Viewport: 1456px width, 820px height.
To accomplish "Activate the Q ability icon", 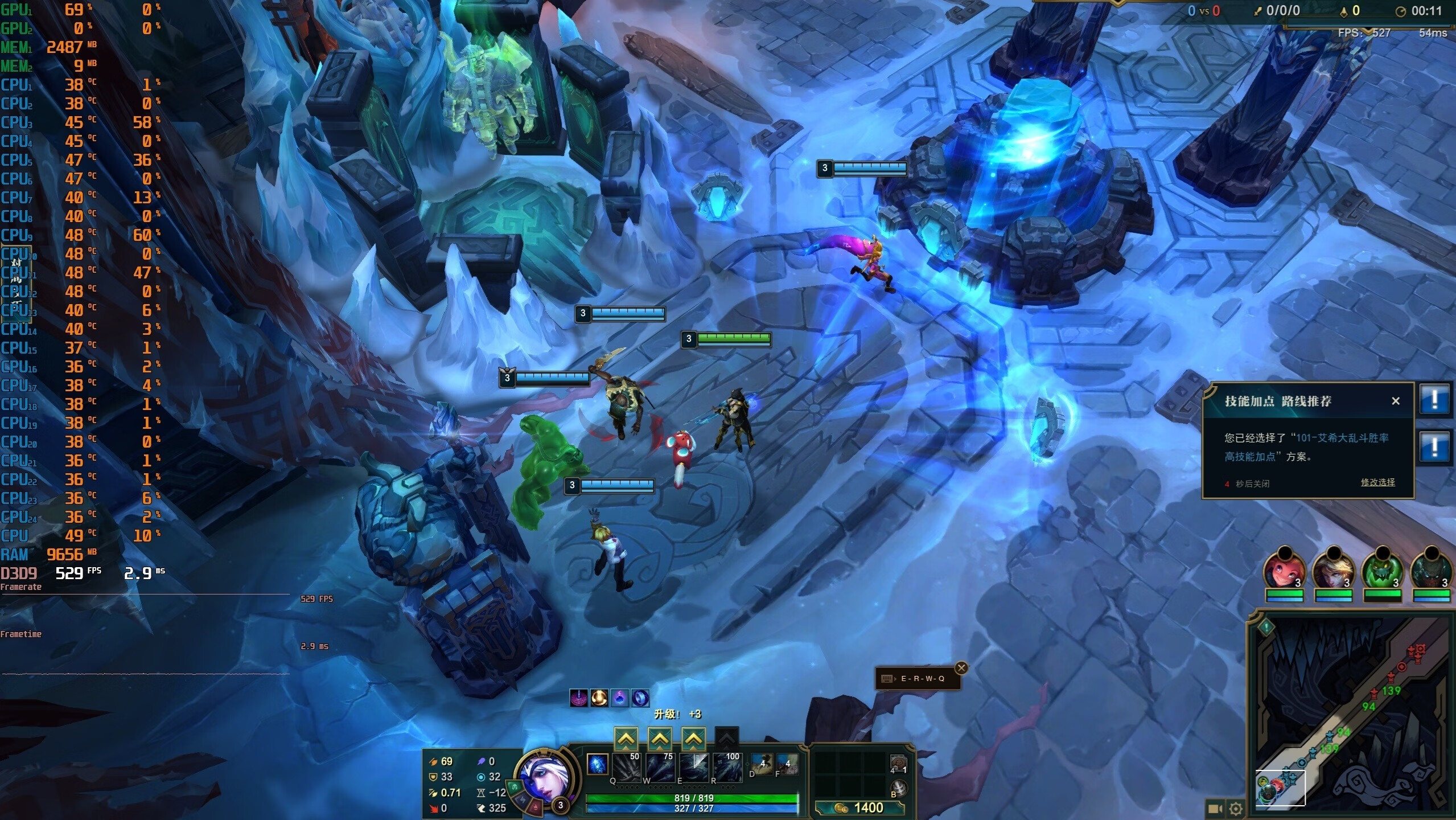I will click(626, 766).
